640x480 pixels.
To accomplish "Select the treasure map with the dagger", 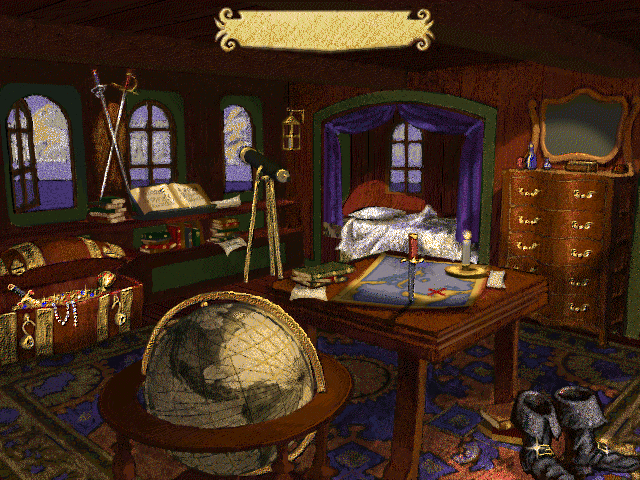I will (410, 280).
